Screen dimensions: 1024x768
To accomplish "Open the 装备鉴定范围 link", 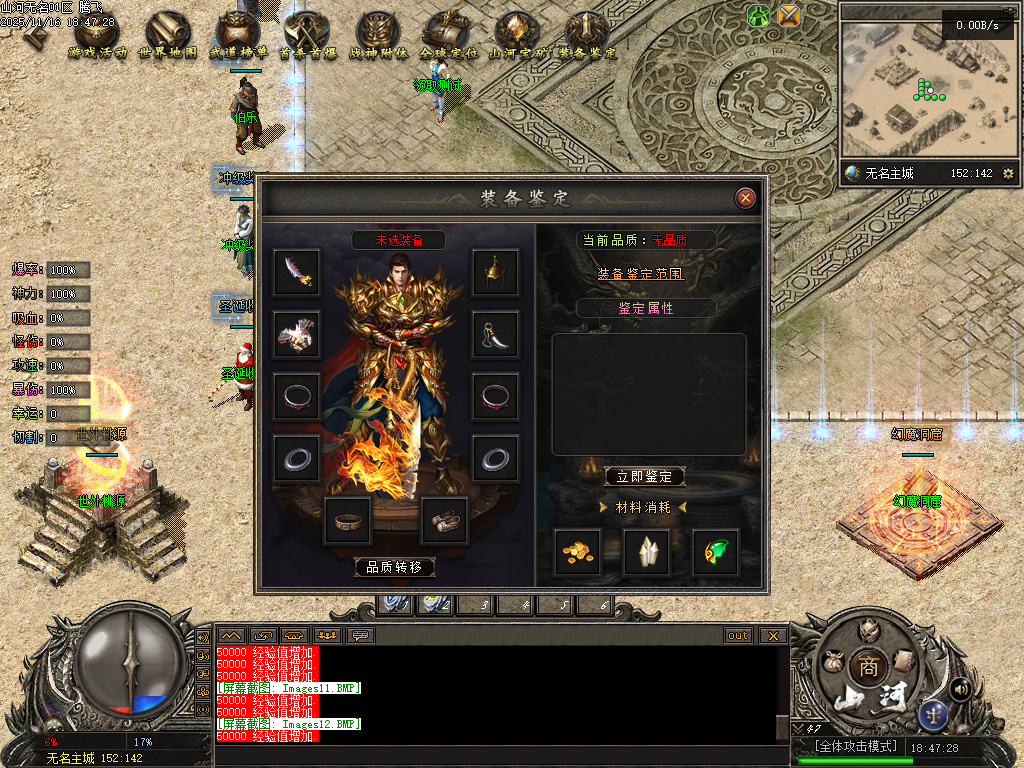I will click(x=641, y=273).
